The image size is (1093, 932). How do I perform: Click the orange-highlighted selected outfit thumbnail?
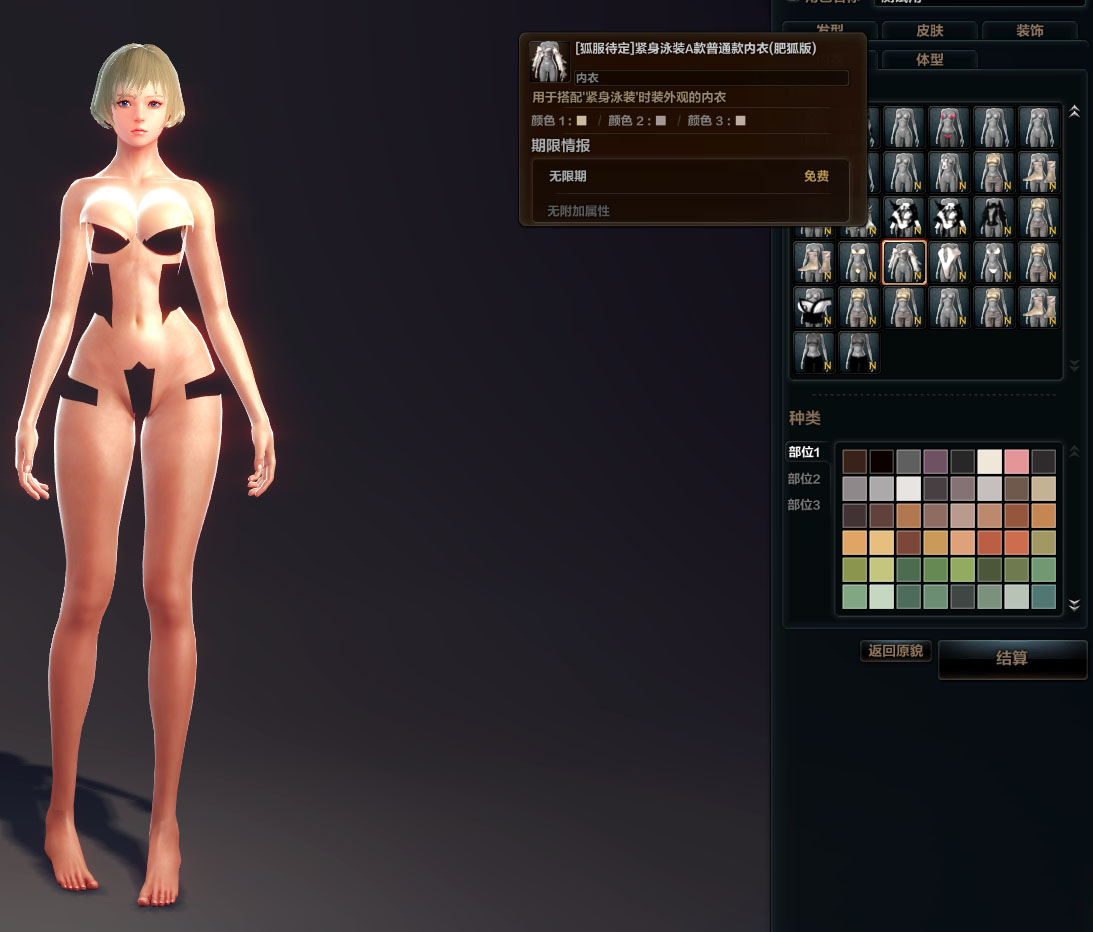904,262
